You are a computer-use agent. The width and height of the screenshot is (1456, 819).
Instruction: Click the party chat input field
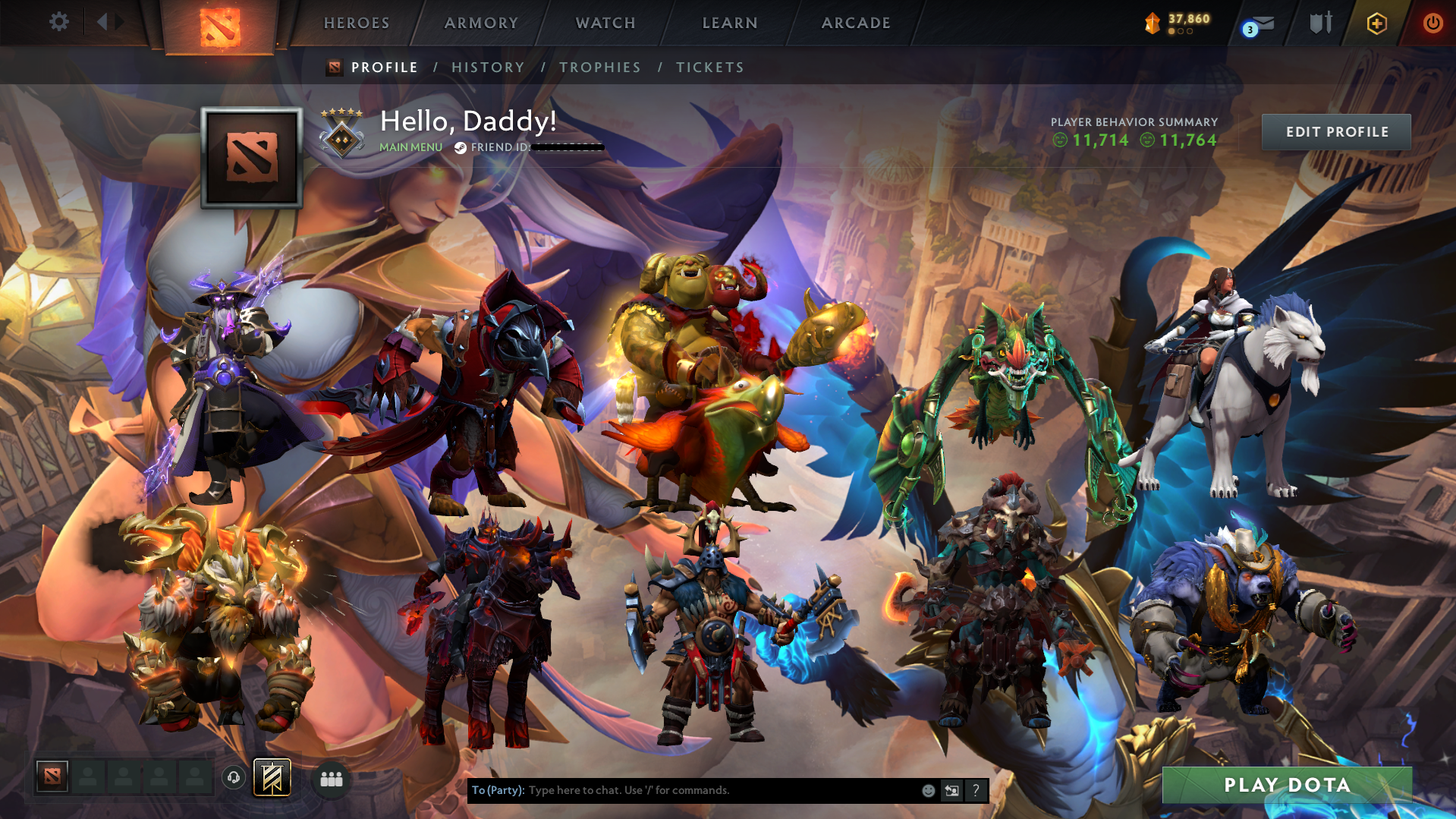pyautogui.click(x=683, y=790)
